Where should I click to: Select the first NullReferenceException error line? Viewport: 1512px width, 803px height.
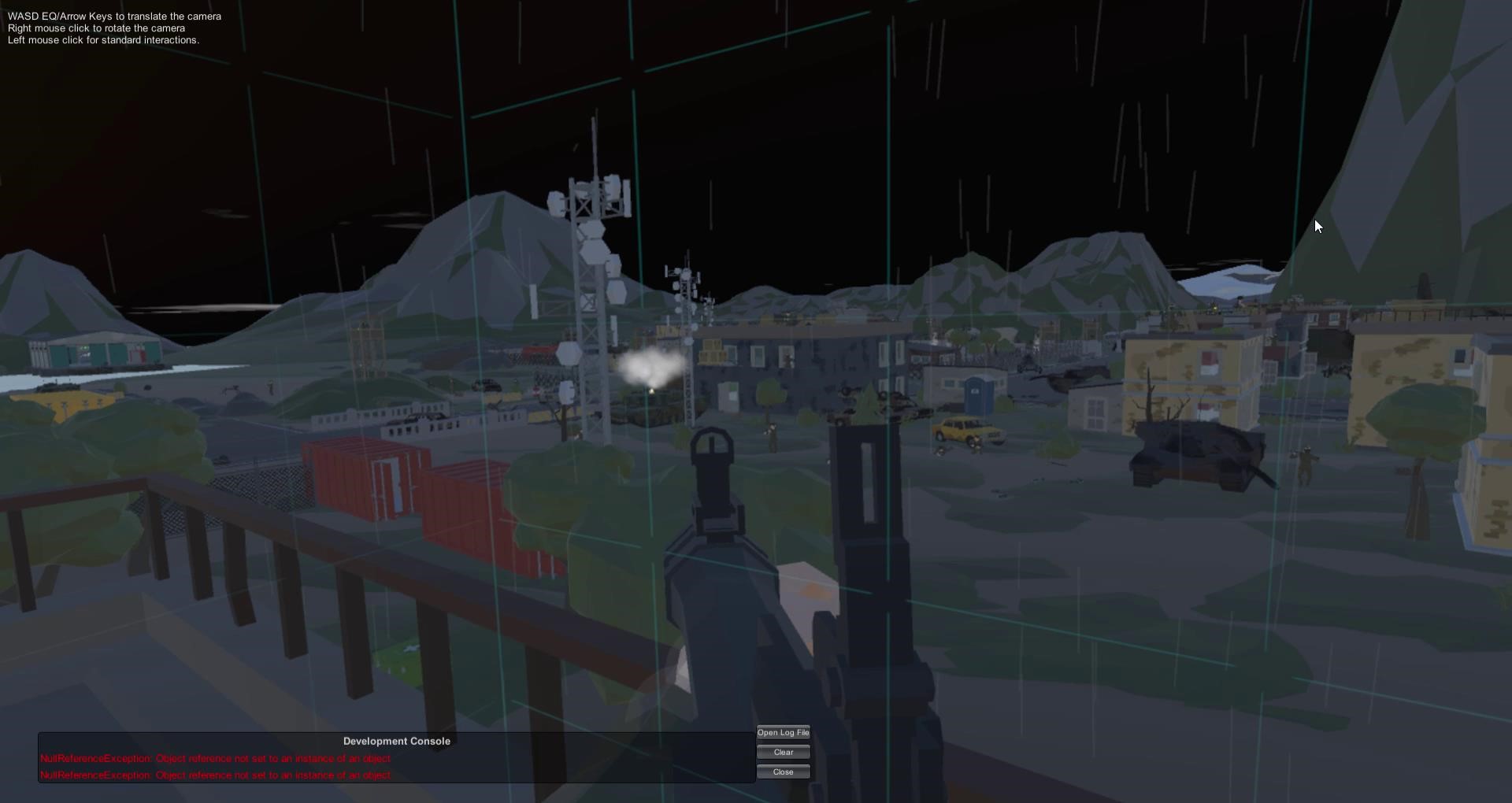click(x=216, y=759)
